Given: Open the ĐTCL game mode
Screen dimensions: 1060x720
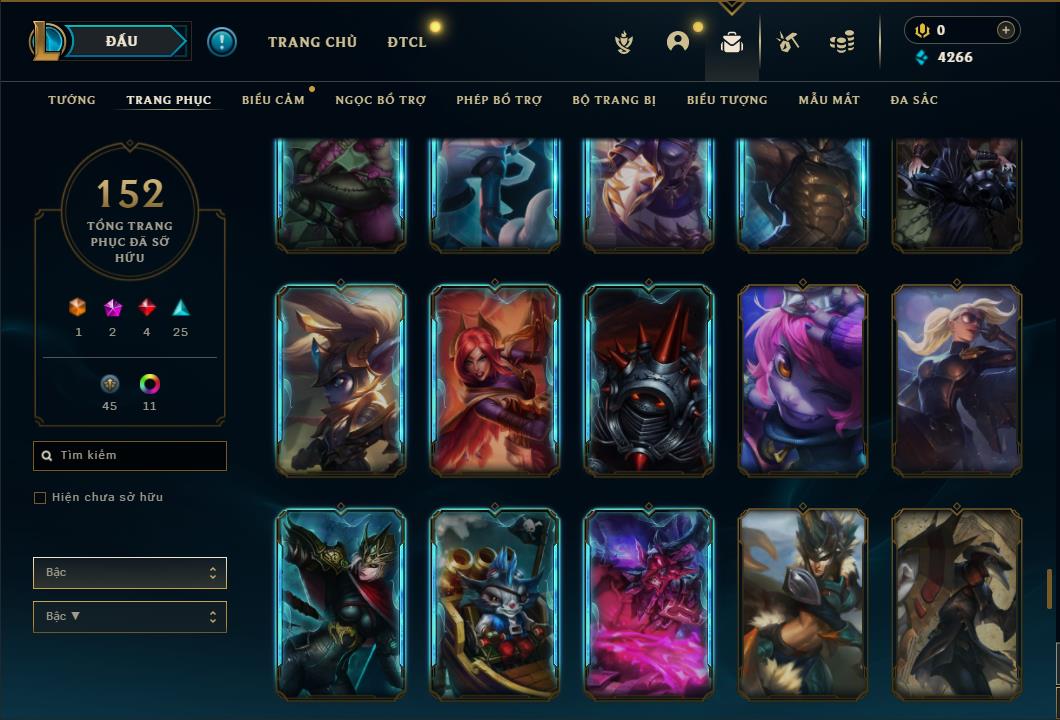Looking at the screenshot, I should coord(407,42).
